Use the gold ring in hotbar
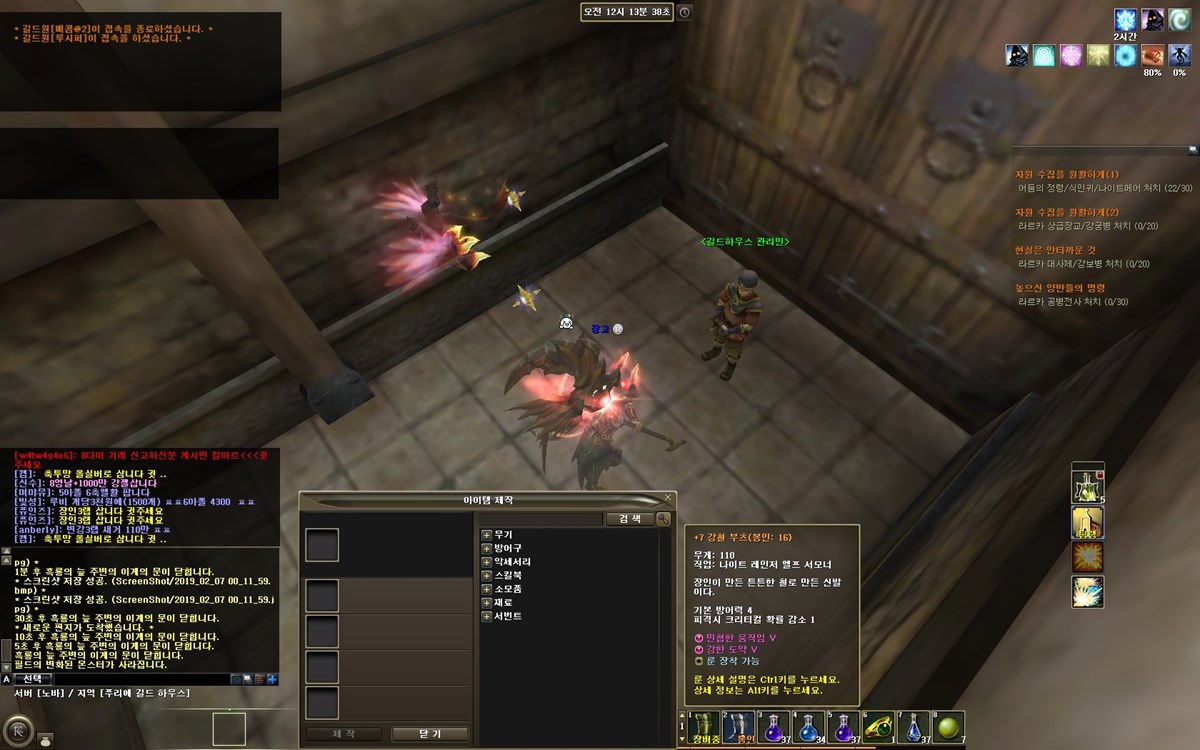Image resolution: width=1200 pixels, height=750 pixels. click(879, 727)
